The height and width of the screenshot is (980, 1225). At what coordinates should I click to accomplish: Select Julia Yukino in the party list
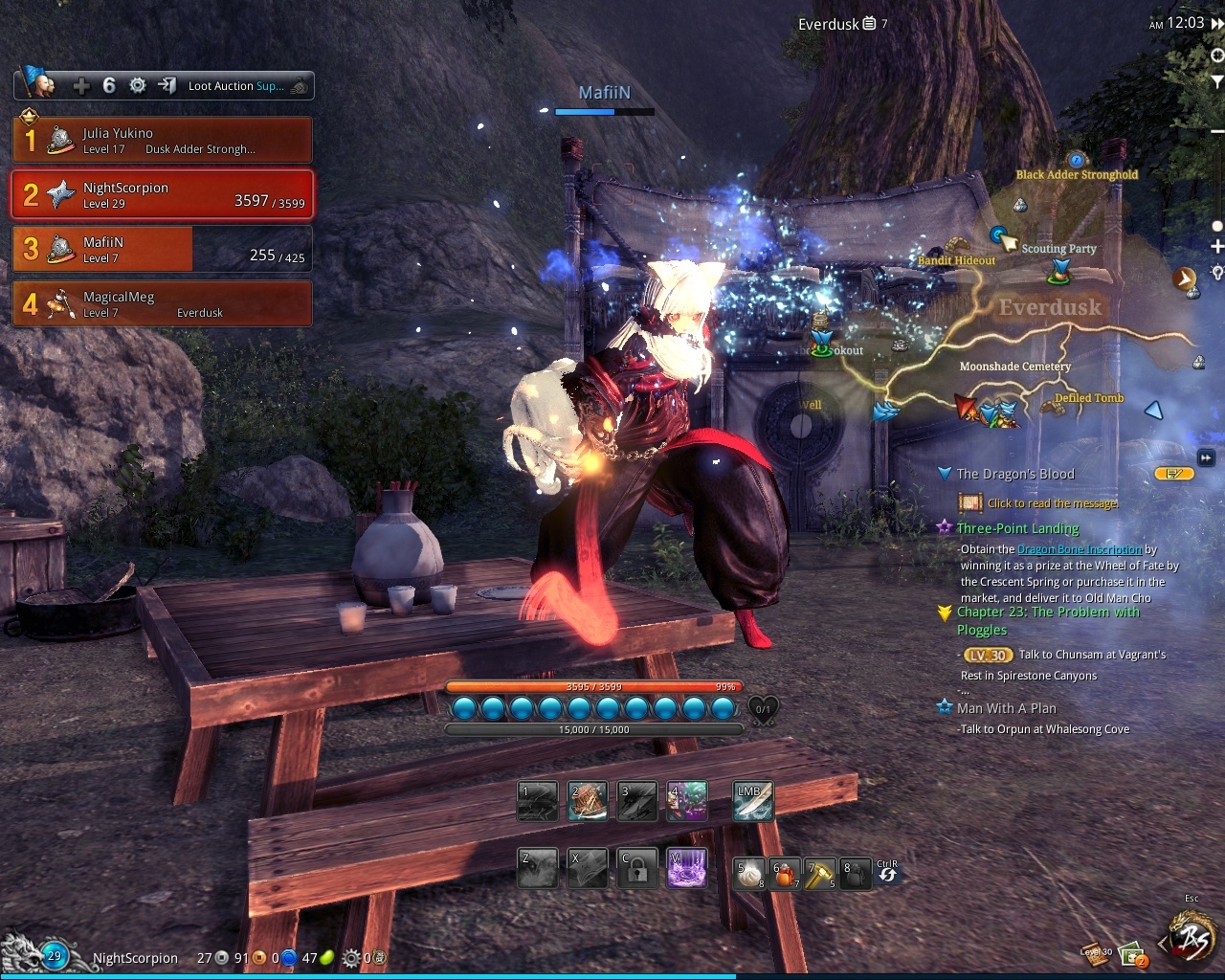coord(163,141)
